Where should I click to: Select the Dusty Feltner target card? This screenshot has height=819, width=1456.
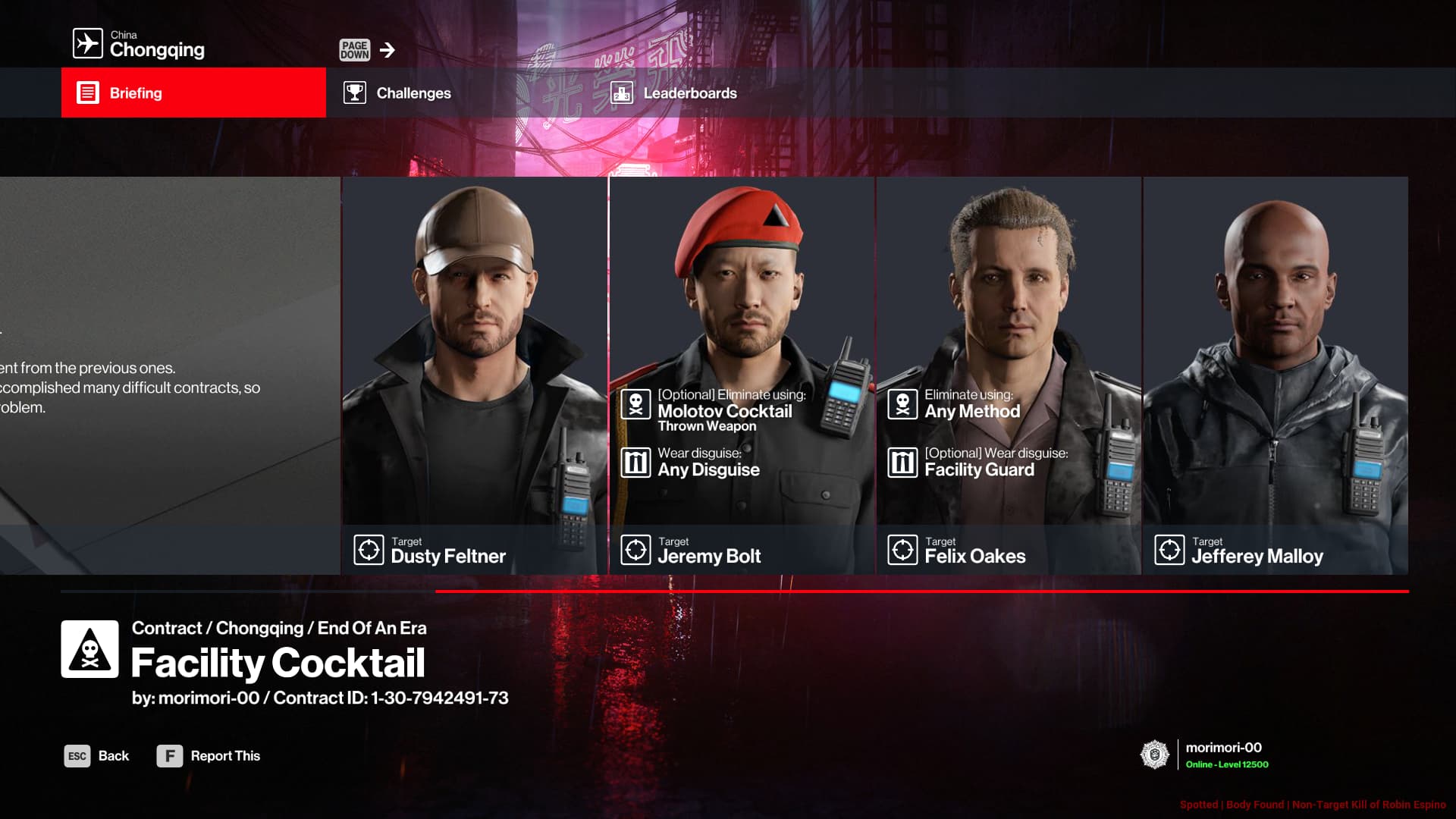474,375
